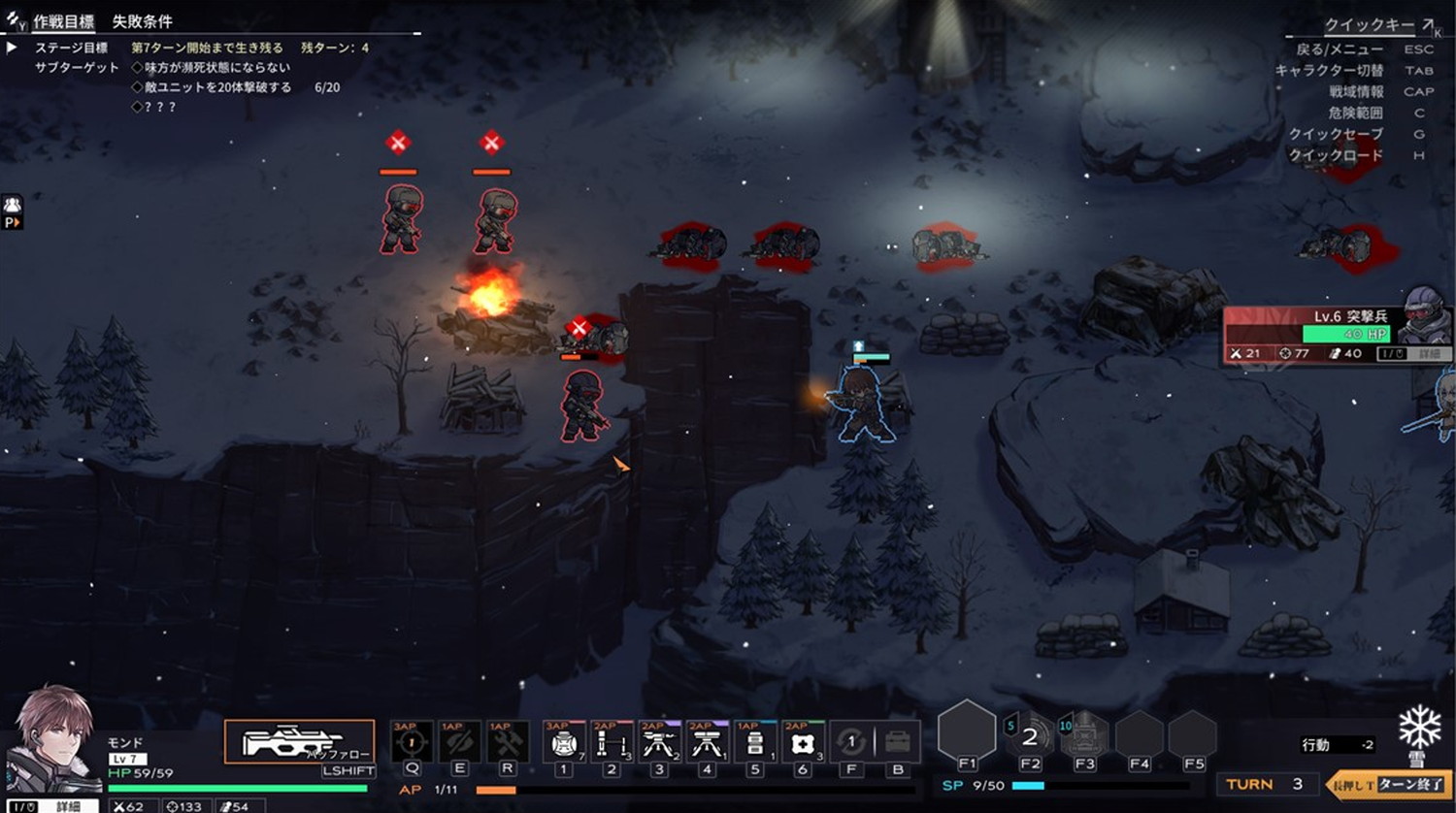Show the 作戦目標 objectives tab
Screen dimensions: 1456x813
(x=64, y=21)
